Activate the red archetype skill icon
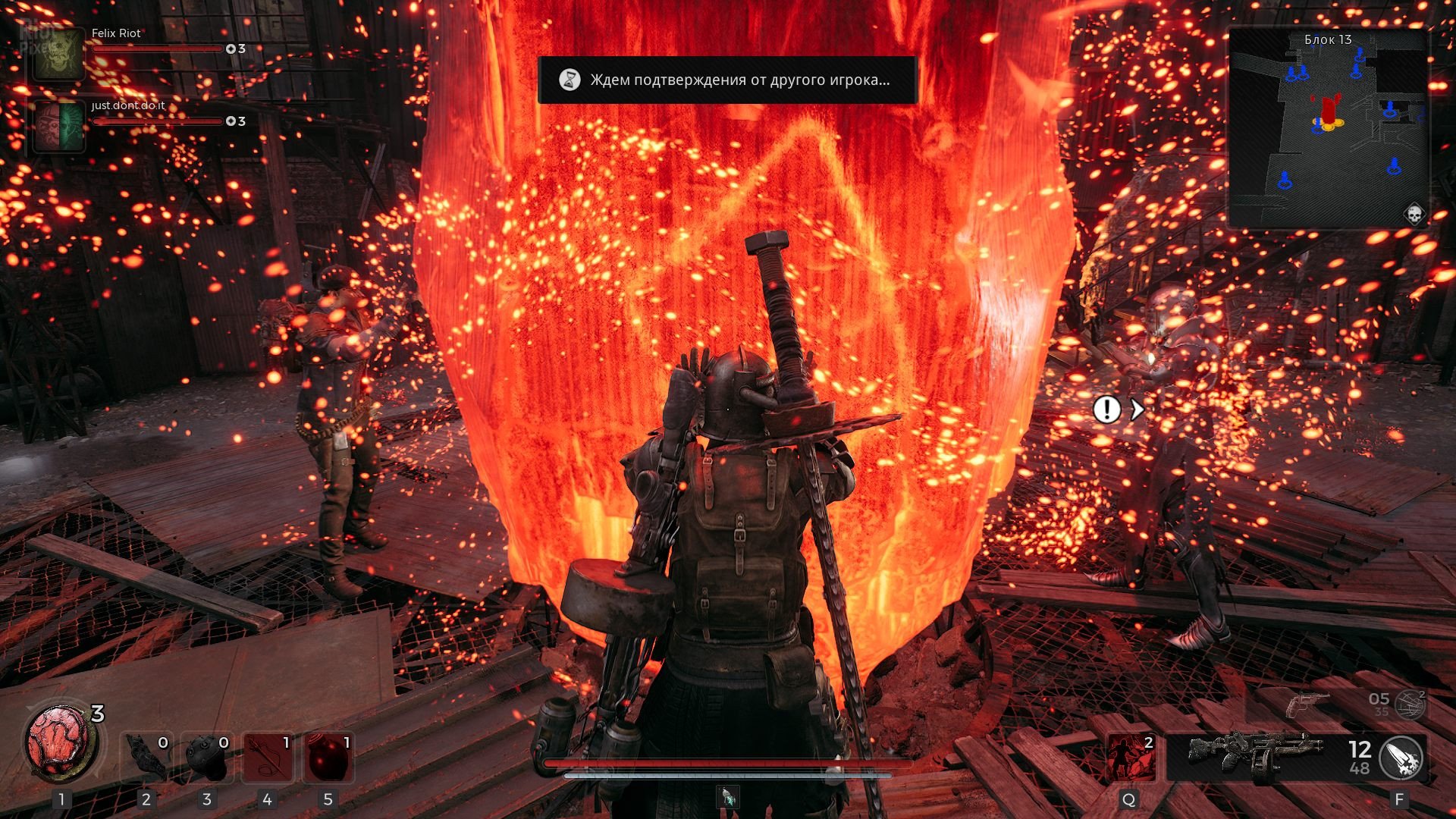The height and width of the screenshot is (819, 1456). [1130, 757]
